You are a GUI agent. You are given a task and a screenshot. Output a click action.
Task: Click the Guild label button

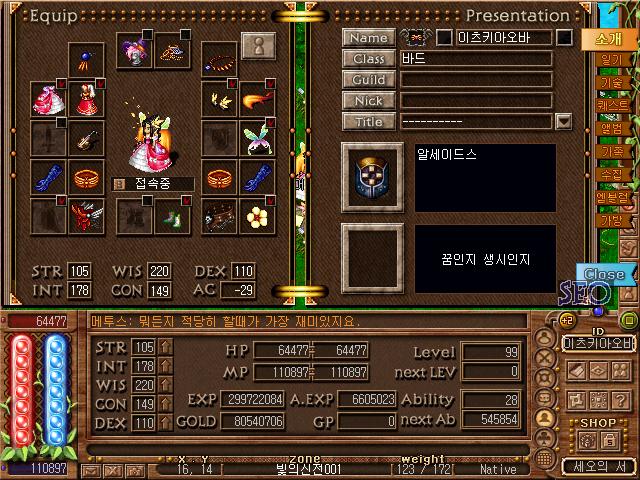click(368, 80)
